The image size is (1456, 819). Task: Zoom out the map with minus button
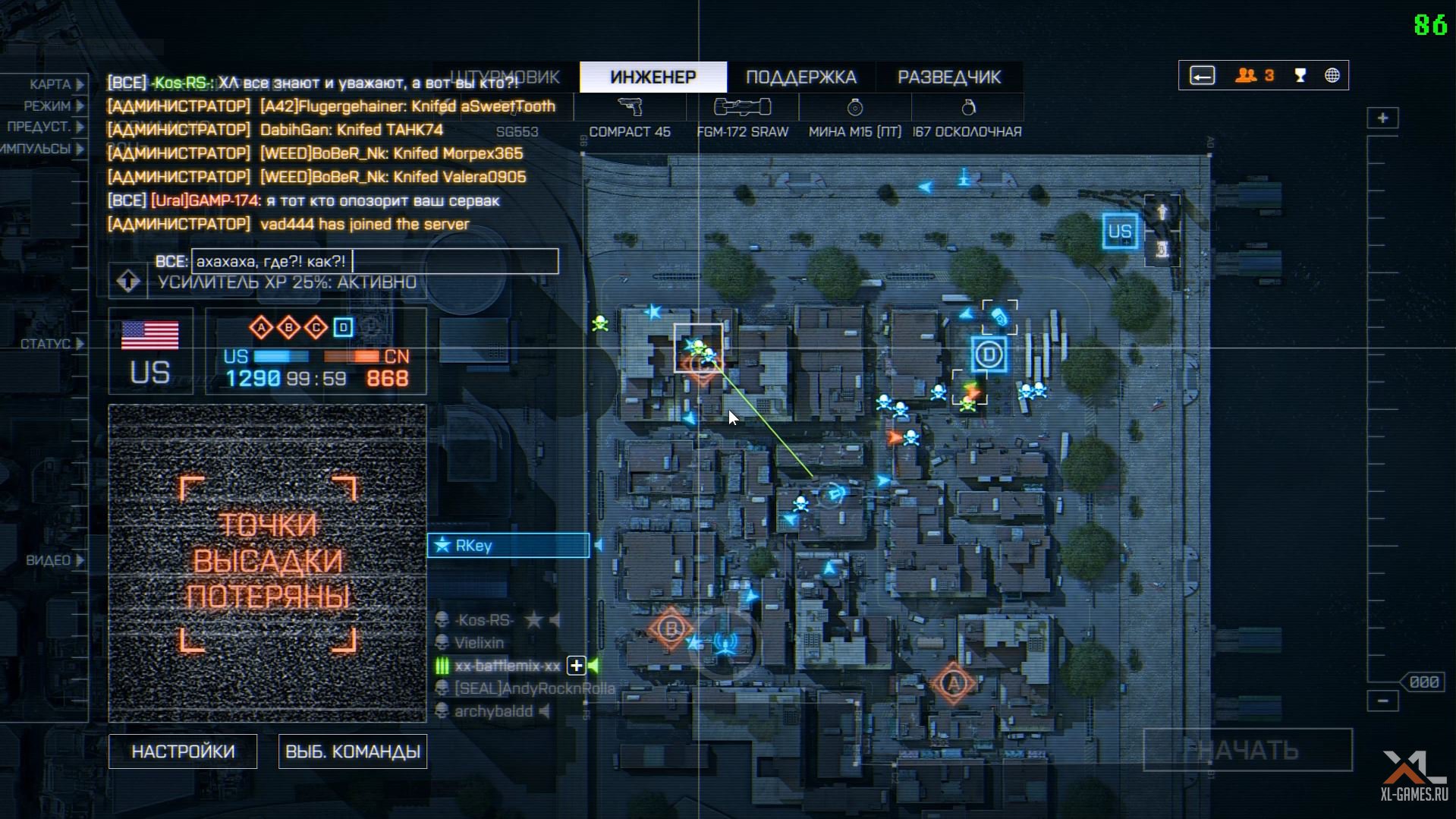pyautogui.click(x=1382, y=701)
